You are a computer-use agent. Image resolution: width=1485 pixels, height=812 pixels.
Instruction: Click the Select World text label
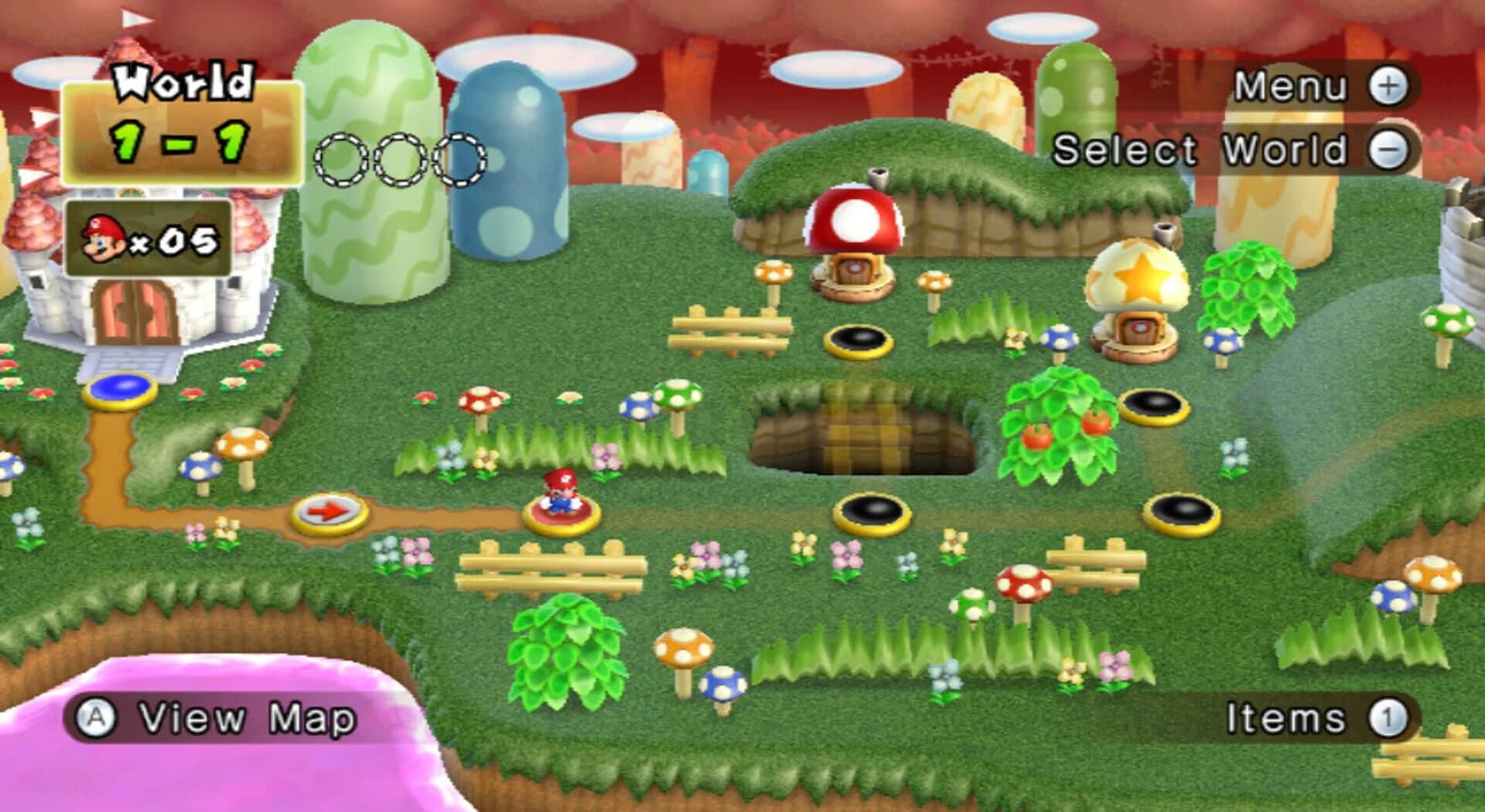pyautogui.click(x=1200, y=148)
